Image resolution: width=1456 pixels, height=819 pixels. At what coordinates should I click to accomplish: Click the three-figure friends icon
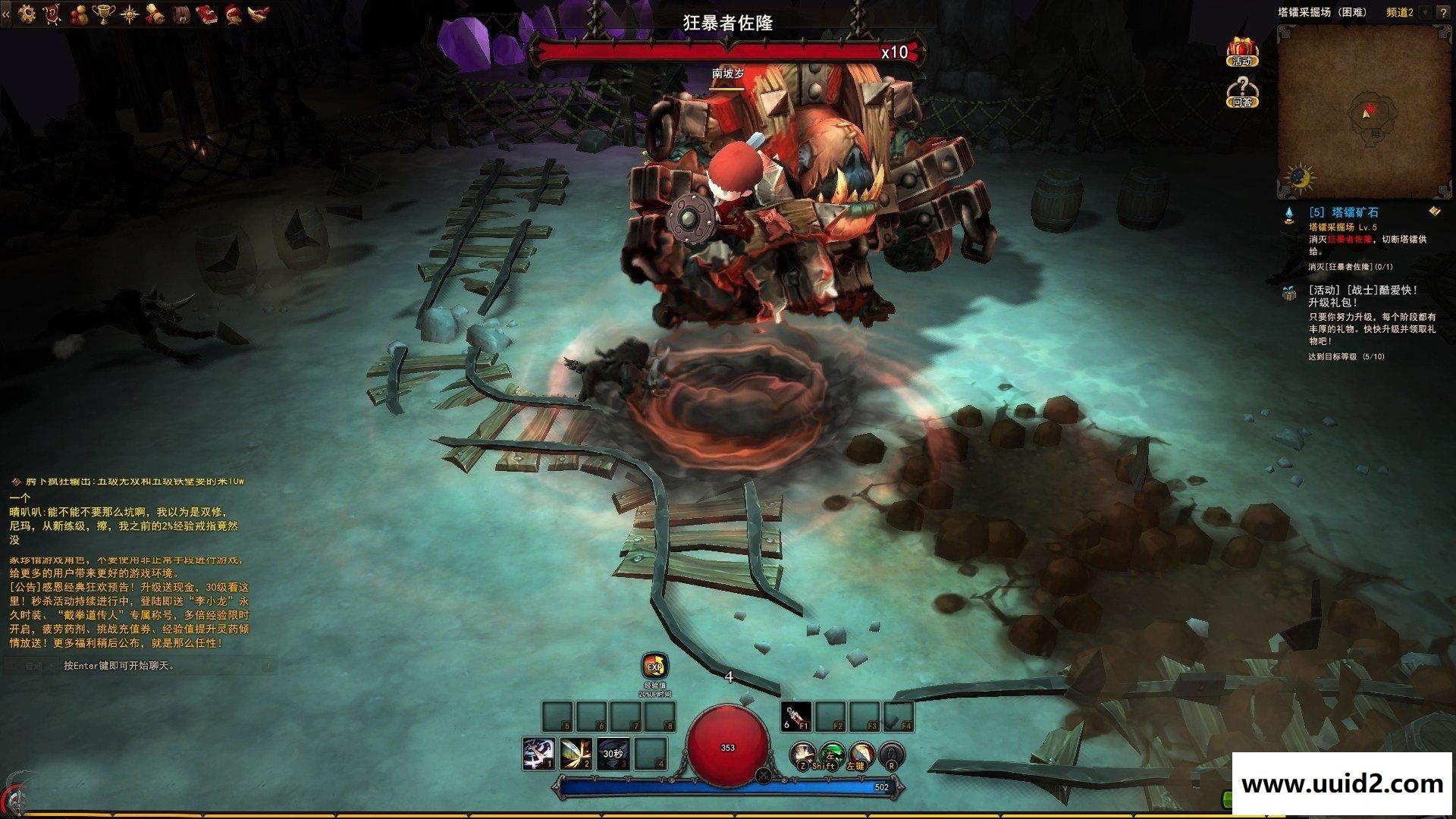[x=78, y=12]
